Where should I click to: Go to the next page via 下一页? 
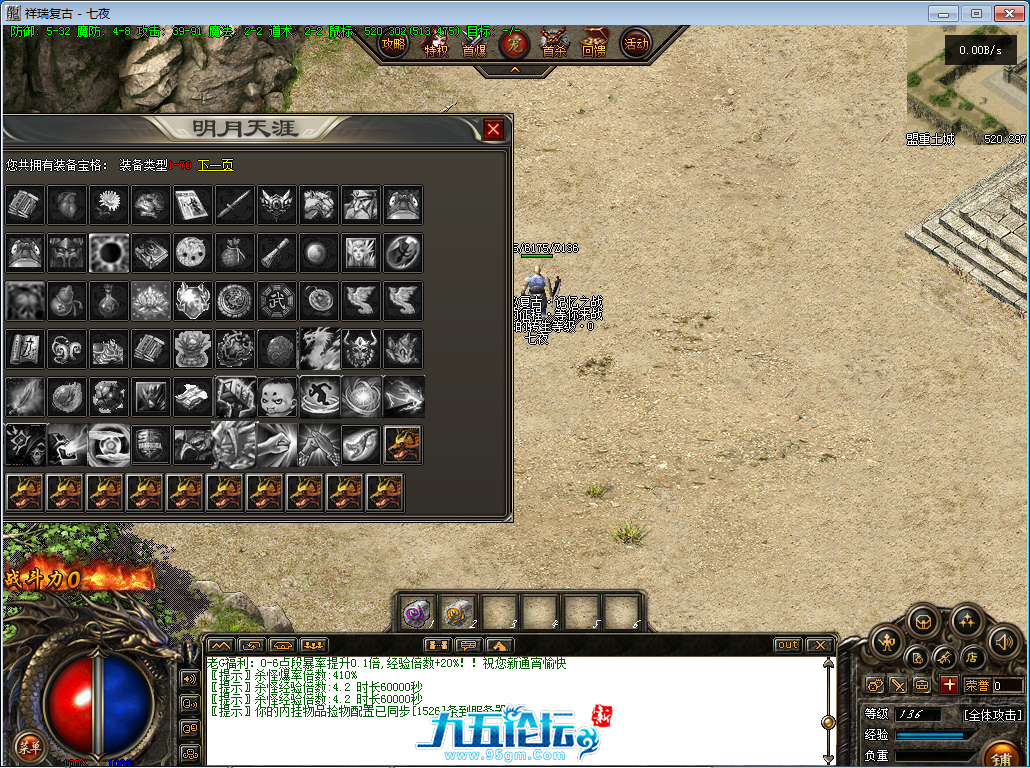pos(215,165)
